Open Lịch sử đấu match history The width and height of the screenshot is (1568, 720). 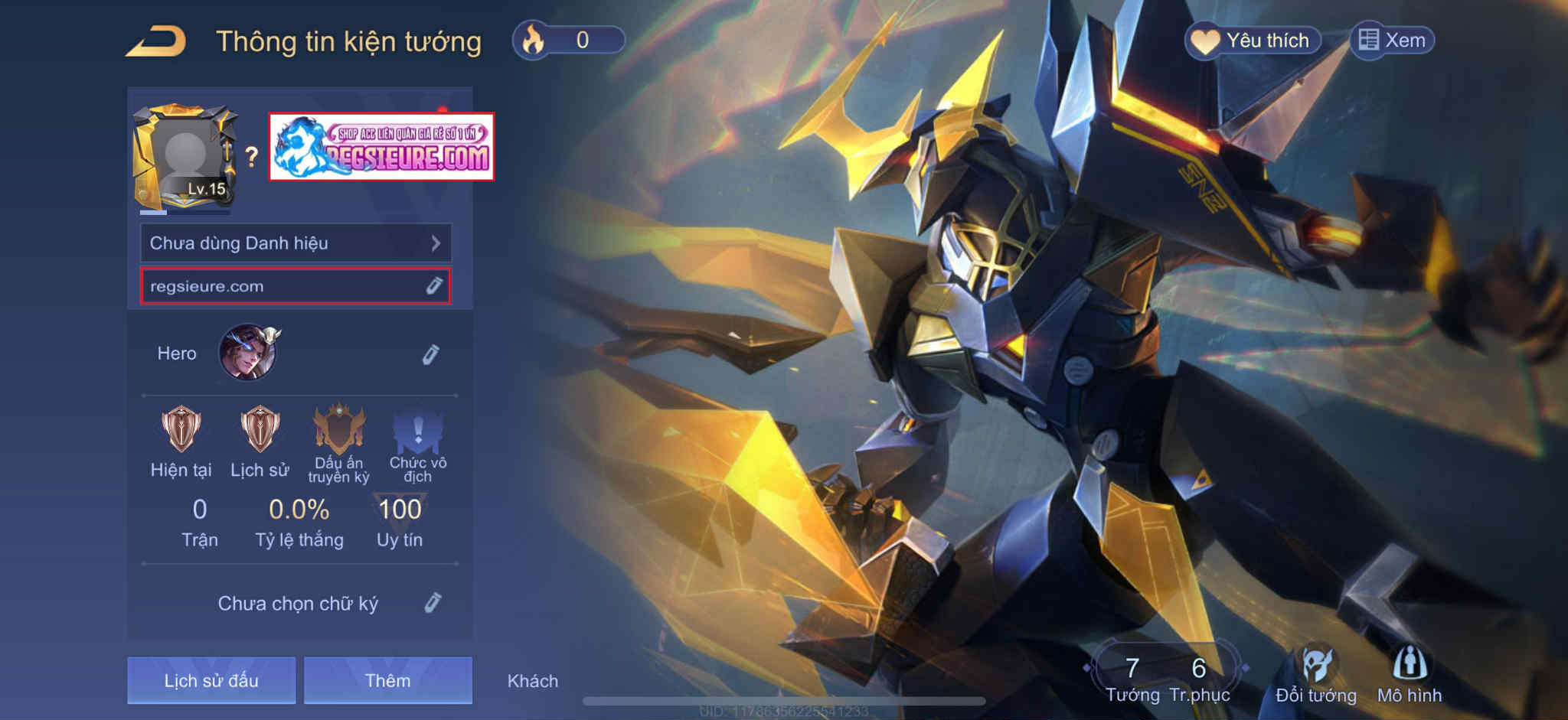211,680
